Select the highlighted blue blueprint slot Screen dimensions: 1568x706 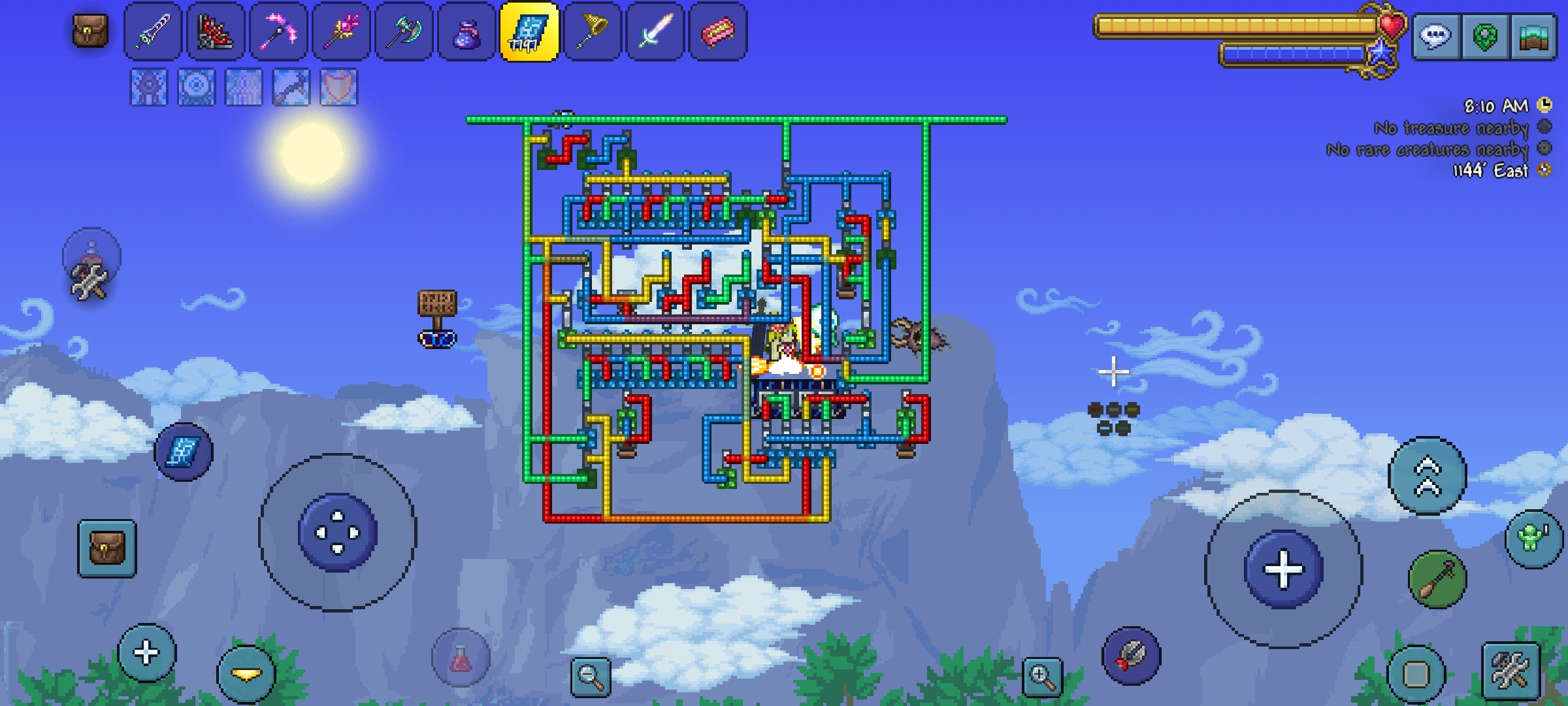pyautogui.click(x=529, y=31)
